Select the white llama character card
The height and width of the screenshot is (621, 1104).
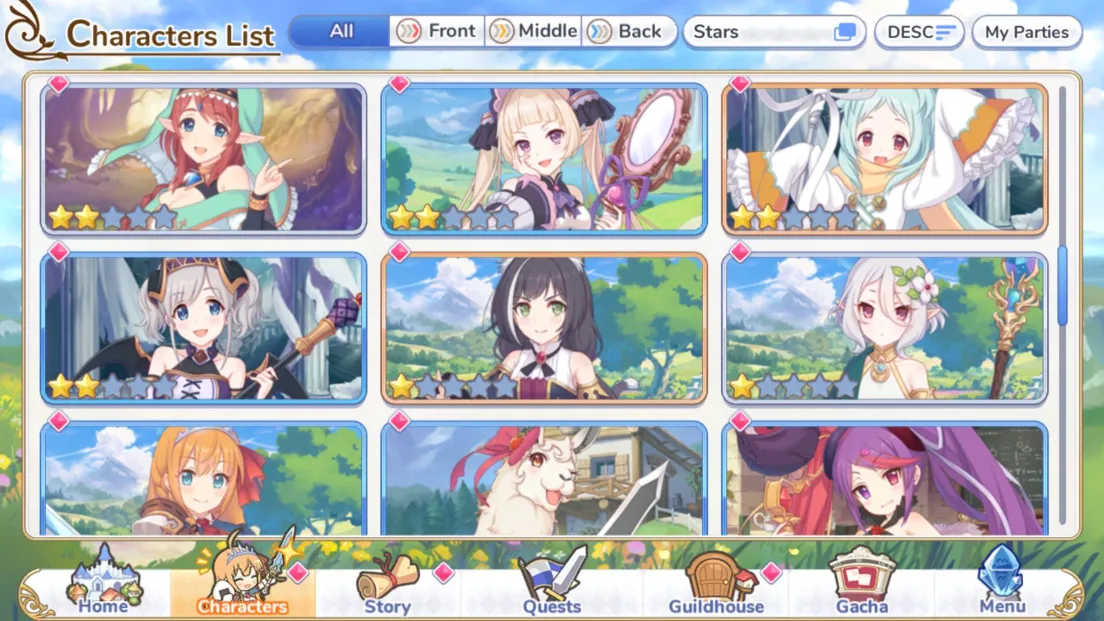pyautogui.click(x=544, y=480)
